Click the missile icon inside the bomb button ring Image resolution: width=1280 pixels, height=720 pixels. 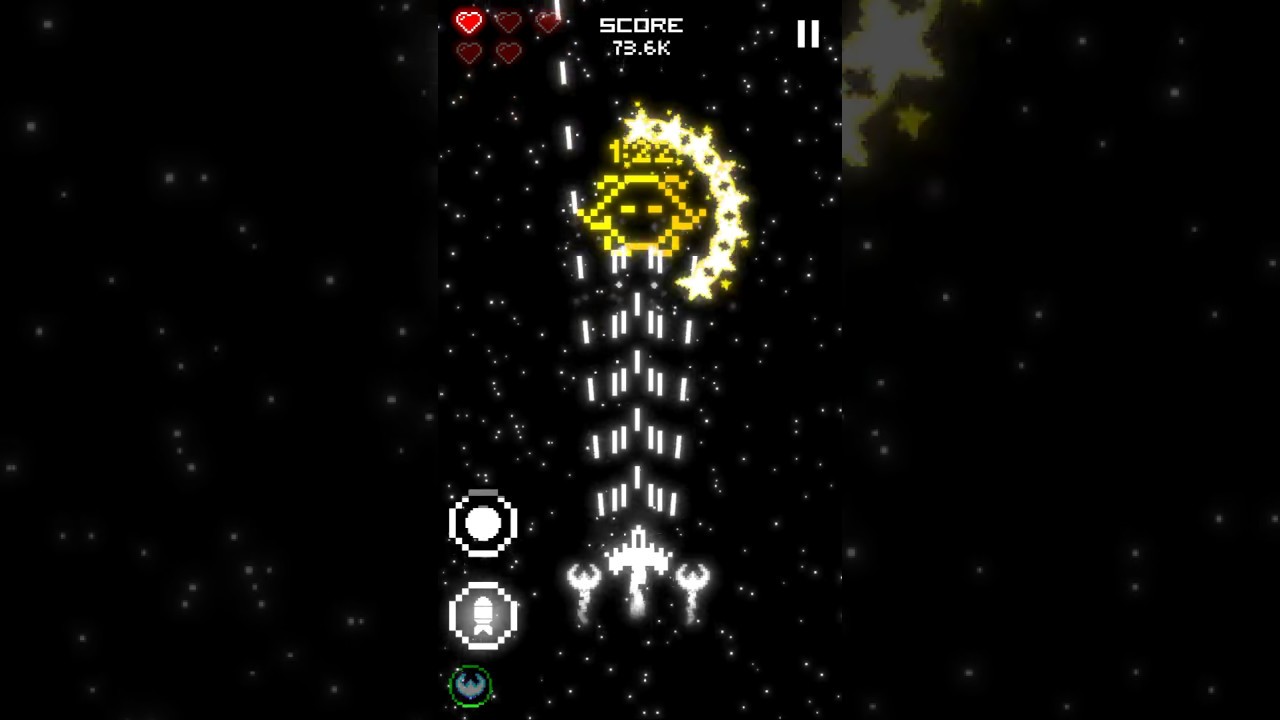pos(484,617)
